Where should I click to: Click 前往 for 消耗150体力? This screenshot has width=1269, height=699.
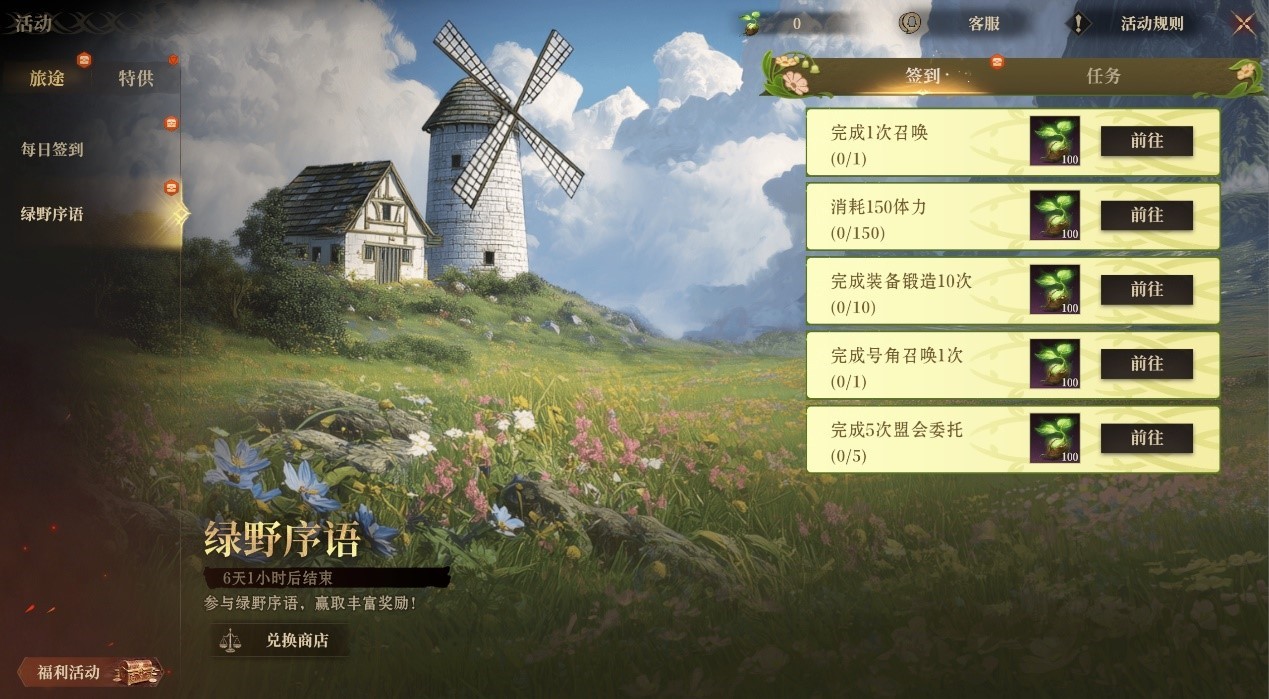pos(1146,215)
